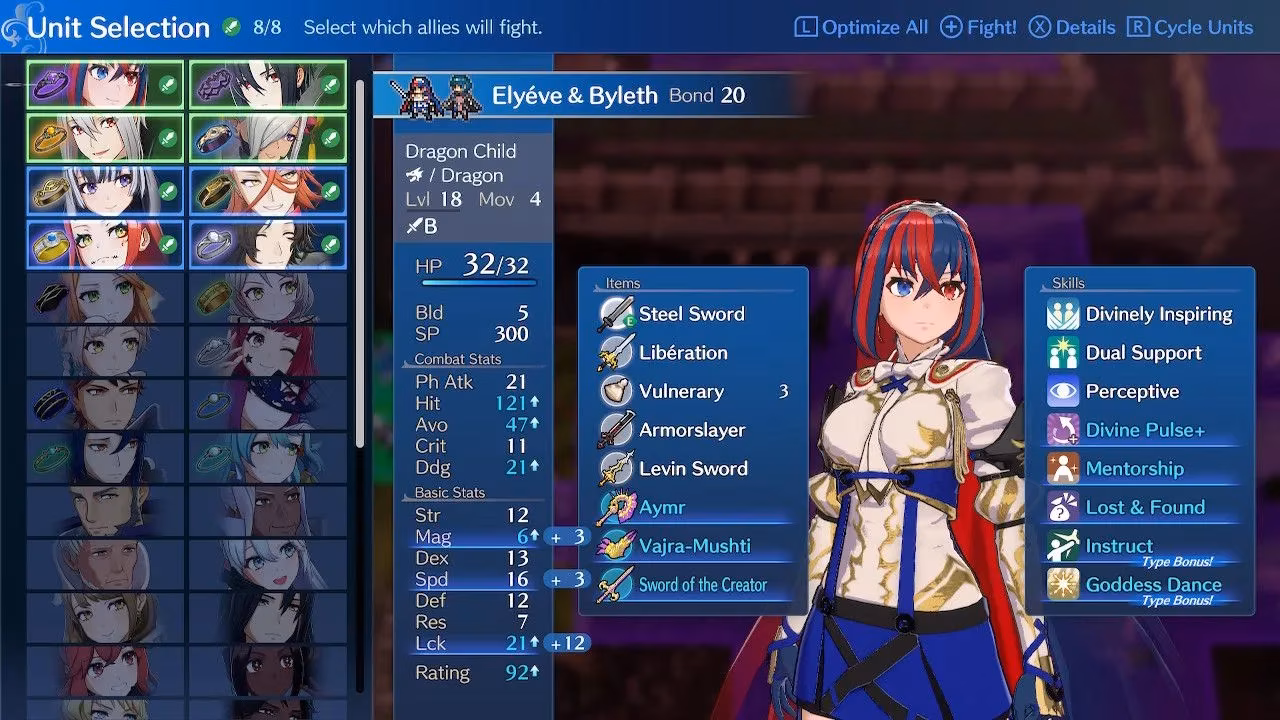Click the Divine Pulse+ skill icon
Image resolution: width=1280 pixels, height=720 pixels.
(x=1064, y=430)
